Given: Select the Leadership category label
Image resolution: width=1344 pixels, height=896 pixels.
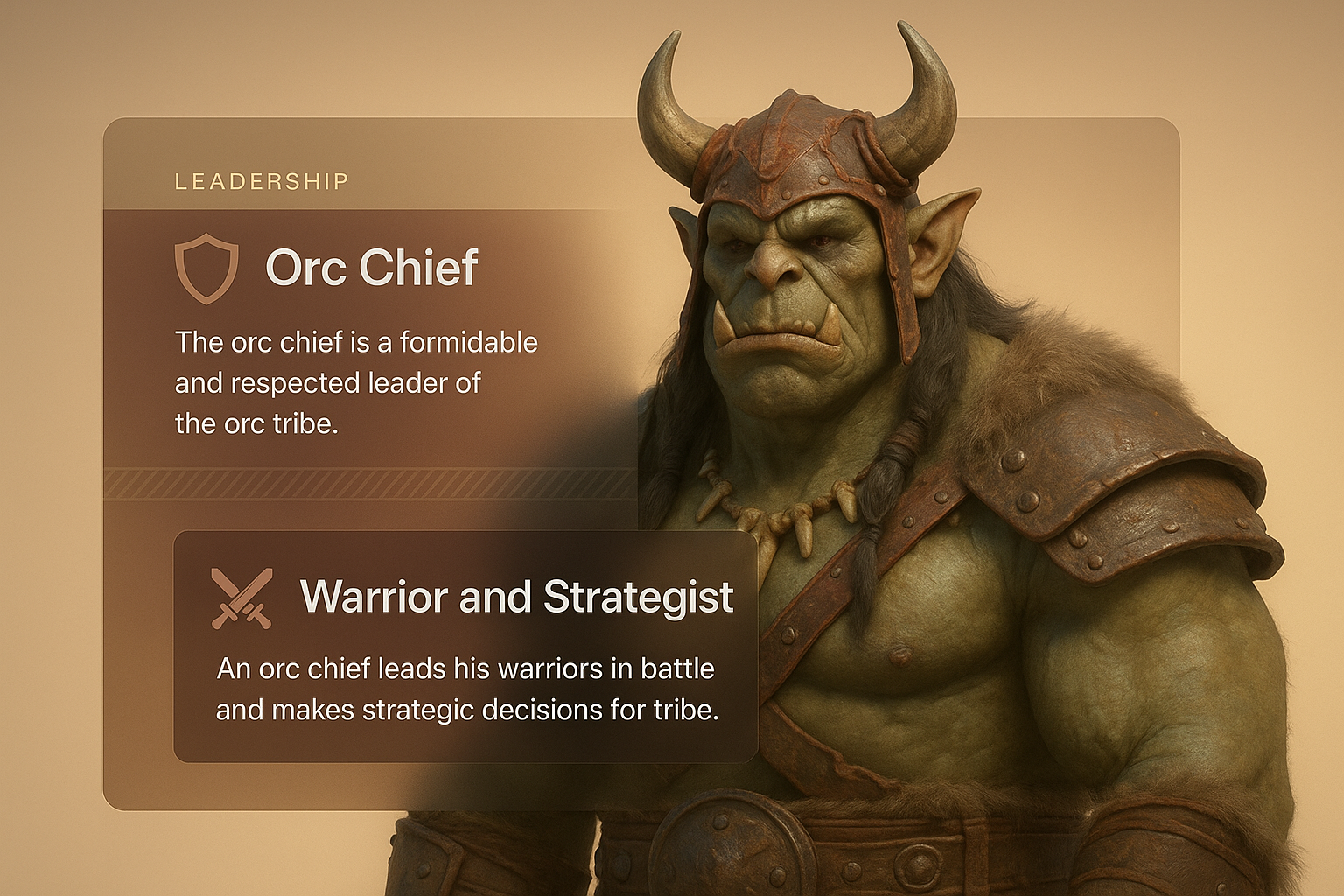Looking at the screenshot, I should (262, 182).
